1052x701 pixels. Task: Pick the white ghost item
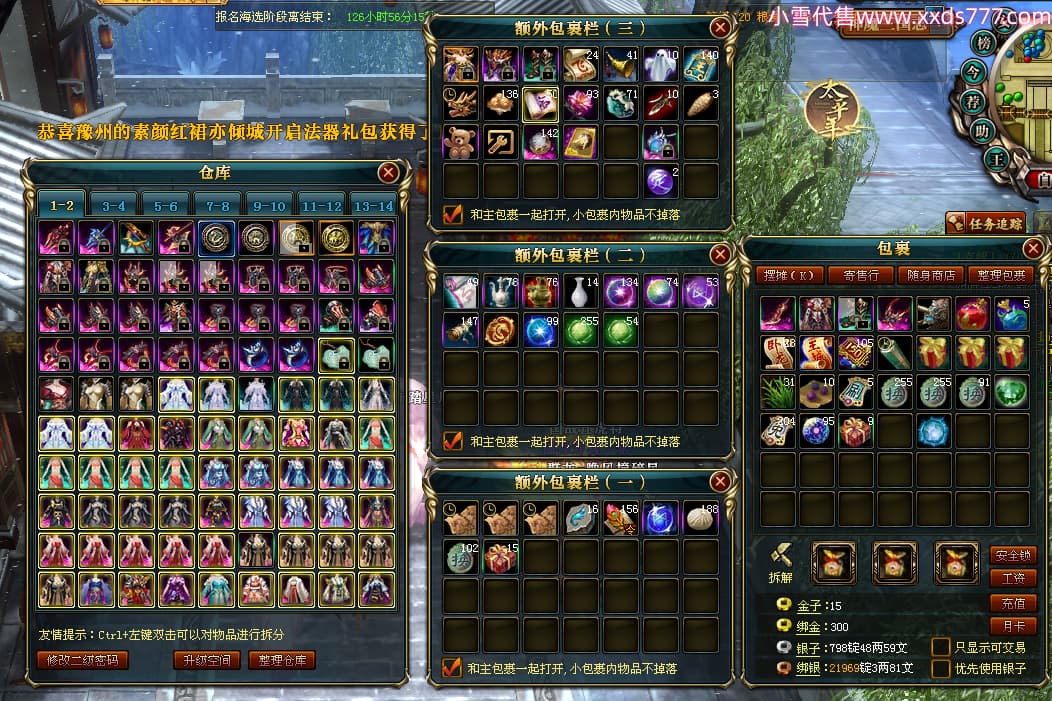[660, 64]
